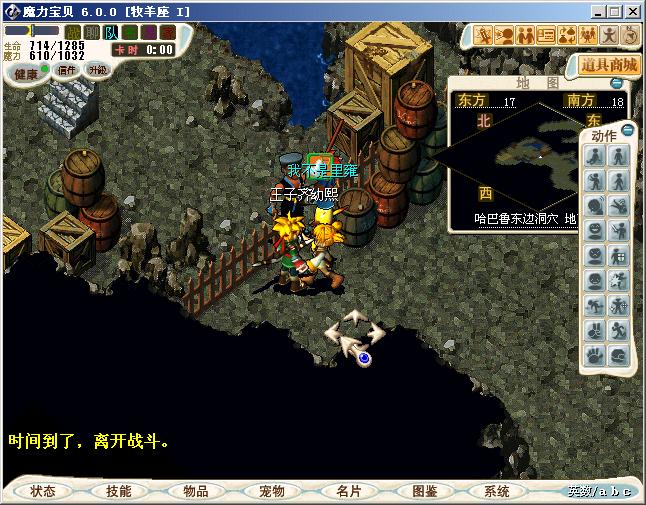Toggle the 队 team chat switch
Viewport: 646px width, 505px height.
(111, 32)
